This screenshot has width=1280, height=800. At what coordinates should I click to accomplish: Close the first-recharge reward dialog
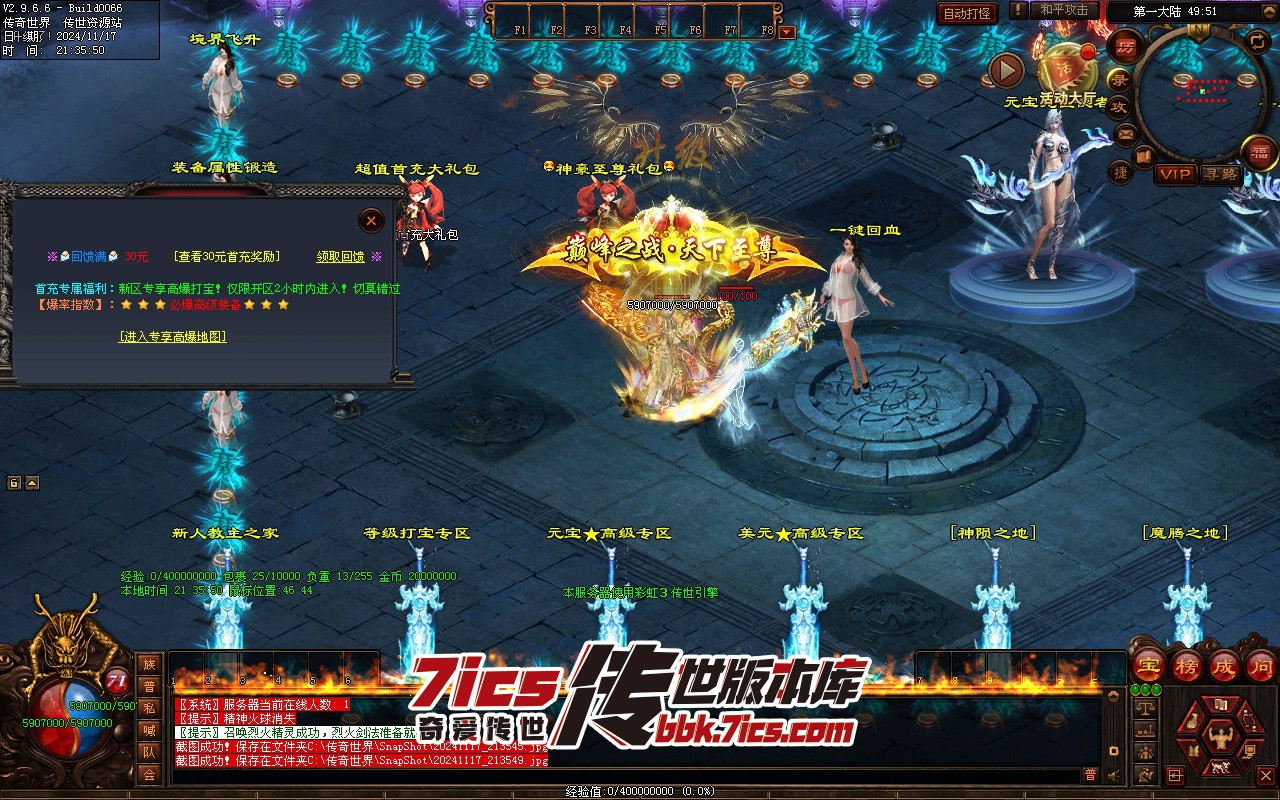[371, 220]
